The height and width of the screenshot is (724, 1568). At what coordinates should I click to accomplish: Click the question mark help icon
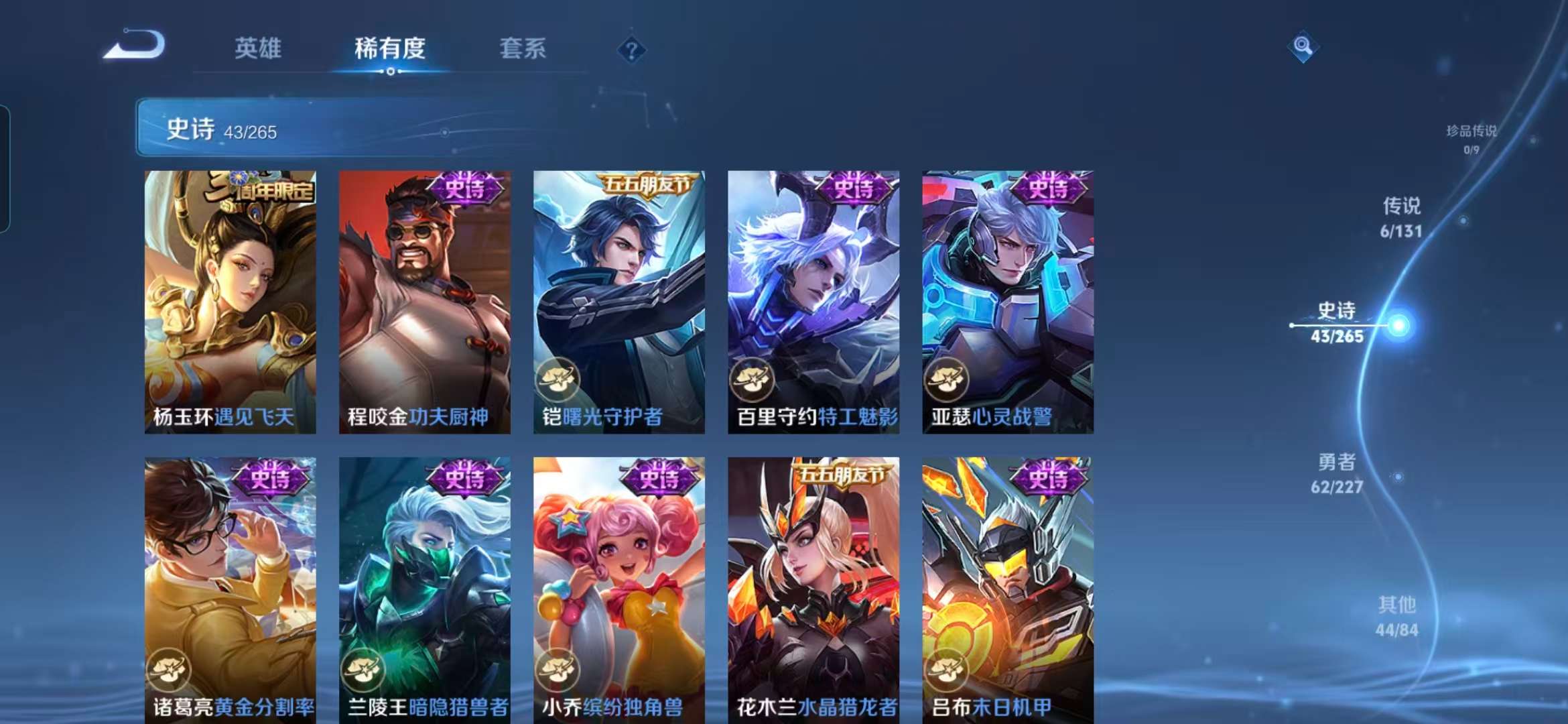pos(631,48)
